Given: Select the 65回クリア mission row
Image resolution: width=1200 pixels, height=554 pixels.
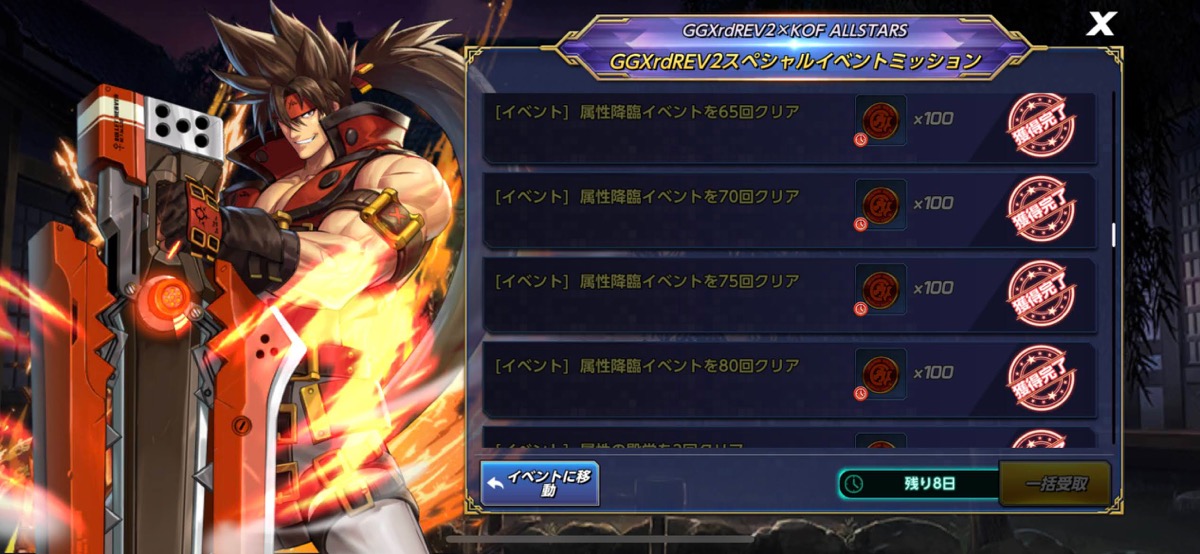Looking at the screenshot, I should (660, 125).
